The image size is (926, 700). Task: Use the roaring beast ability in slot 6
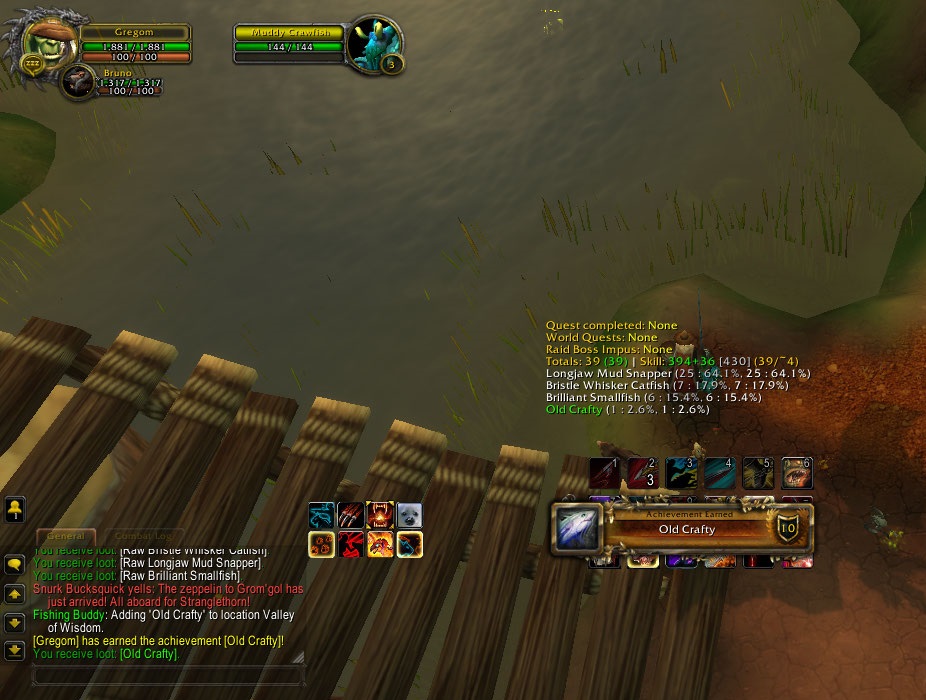[x=797, y=473]
